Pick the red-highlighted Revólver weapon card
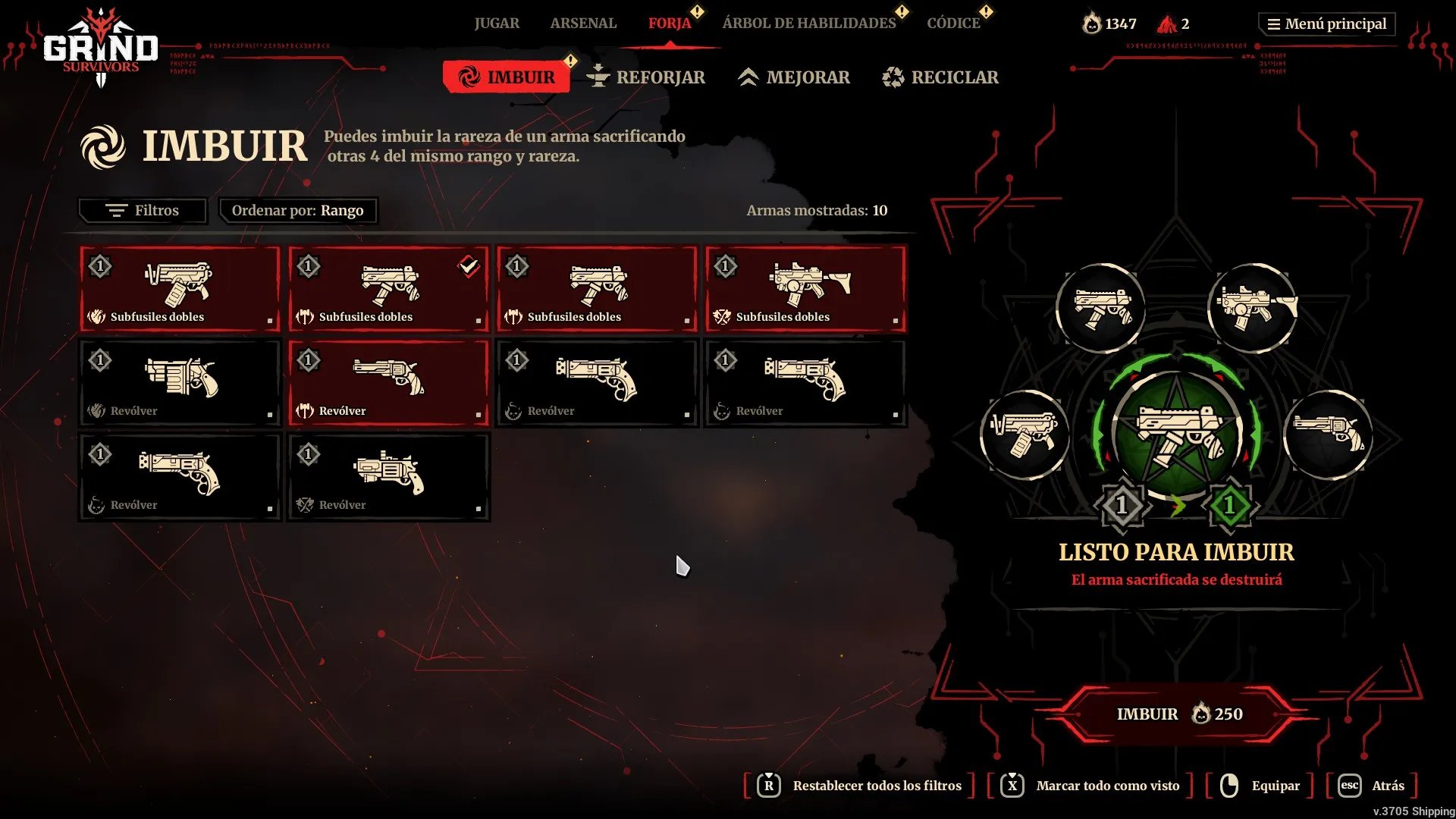Viewport: 1456px width, 819px height. pyautogui.click(x=388, y=383)
